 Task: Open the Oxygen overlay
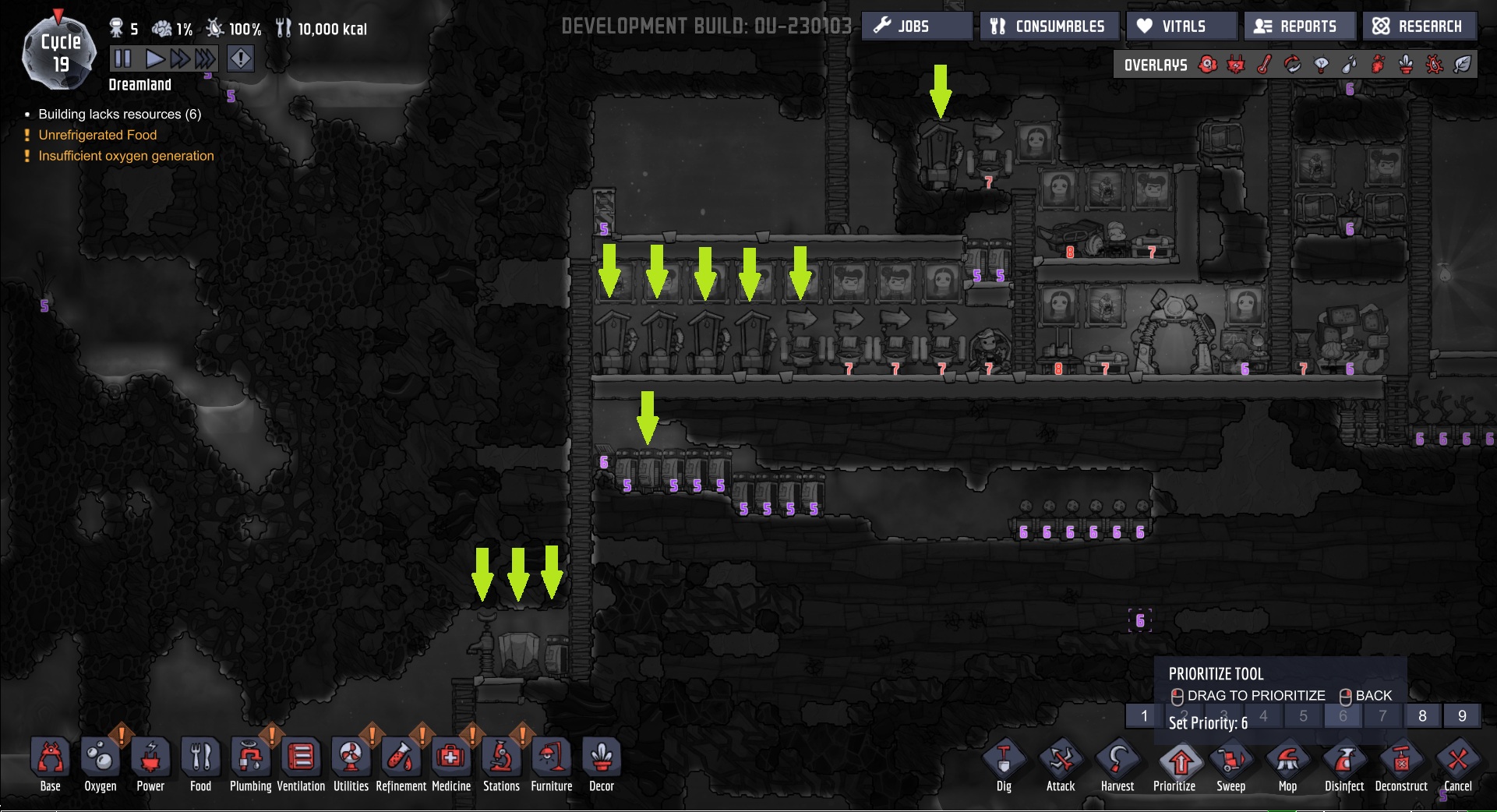pyautogui.click(x=1208, y=64)
